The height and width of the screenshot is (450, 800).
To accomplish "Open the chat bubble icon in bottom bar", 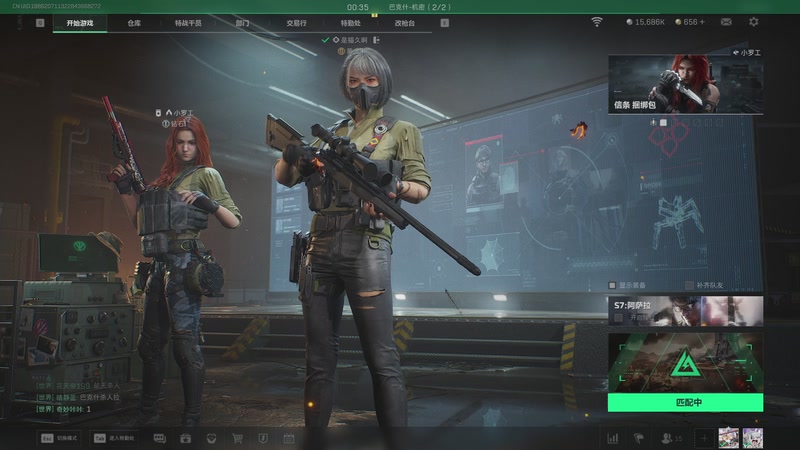I will [160, 438].
